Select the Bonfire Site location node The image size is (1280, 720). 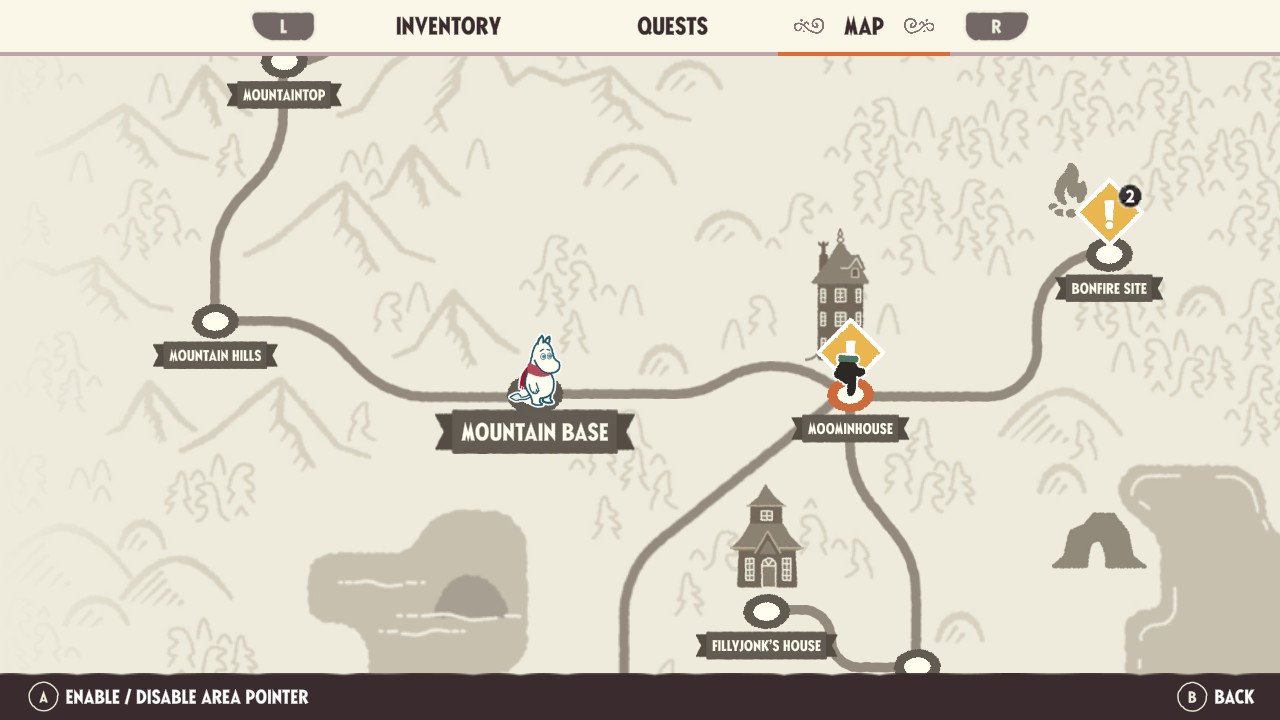1109,255
